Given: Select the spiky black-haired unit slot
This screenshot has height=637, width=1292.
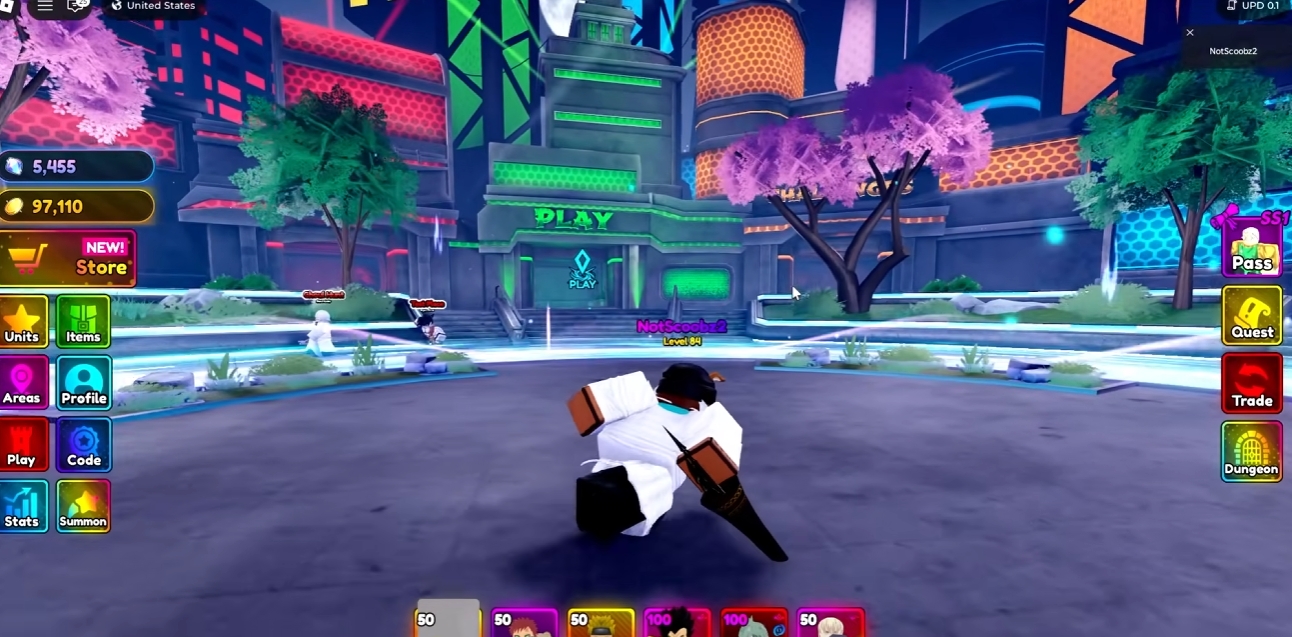Looking at the screenshot, I should [x=677, y=623].
